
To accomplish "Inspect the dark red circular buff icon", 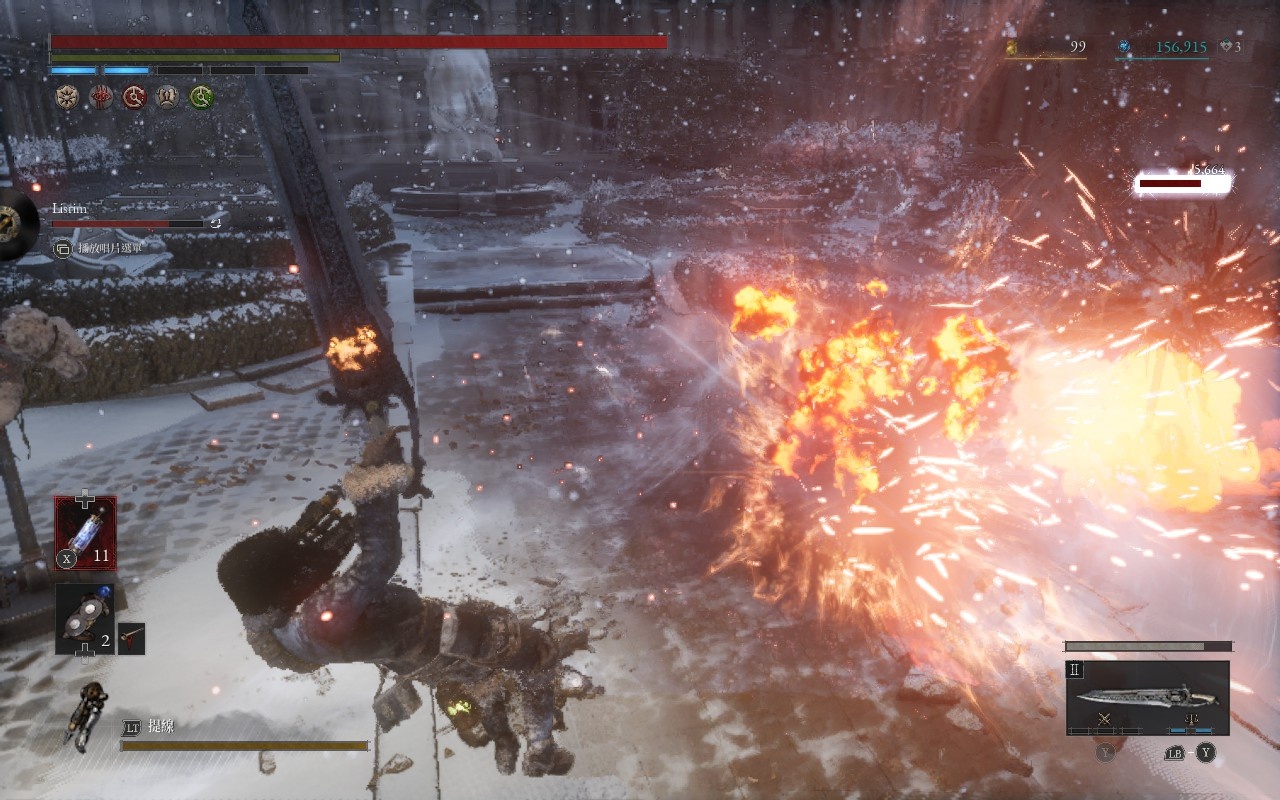I will (x=135, y=97).
